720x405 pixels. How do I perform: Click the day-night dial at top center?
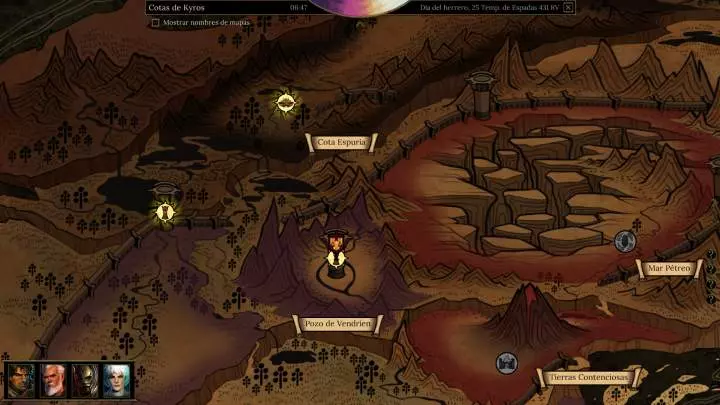[360, 6]
